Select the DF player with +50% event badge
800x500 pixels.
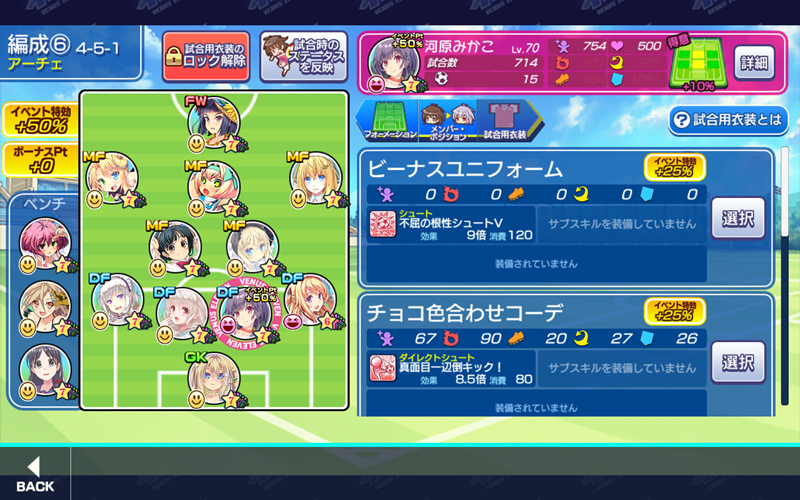pyautogui.click(x=245, y=314)
